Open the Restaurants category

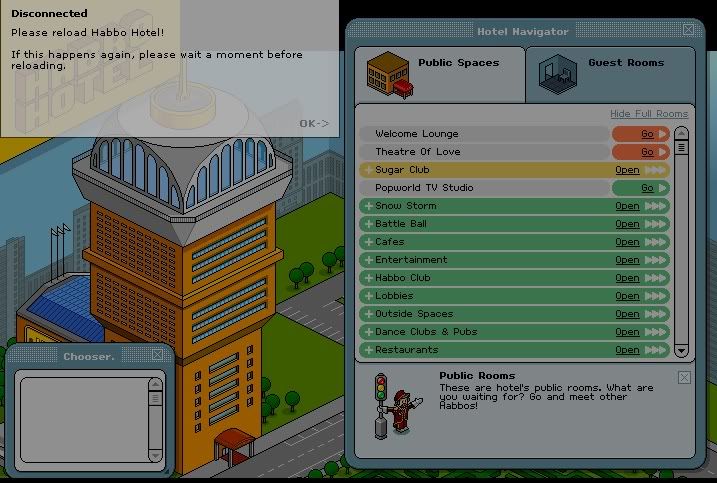coord(627,350)
